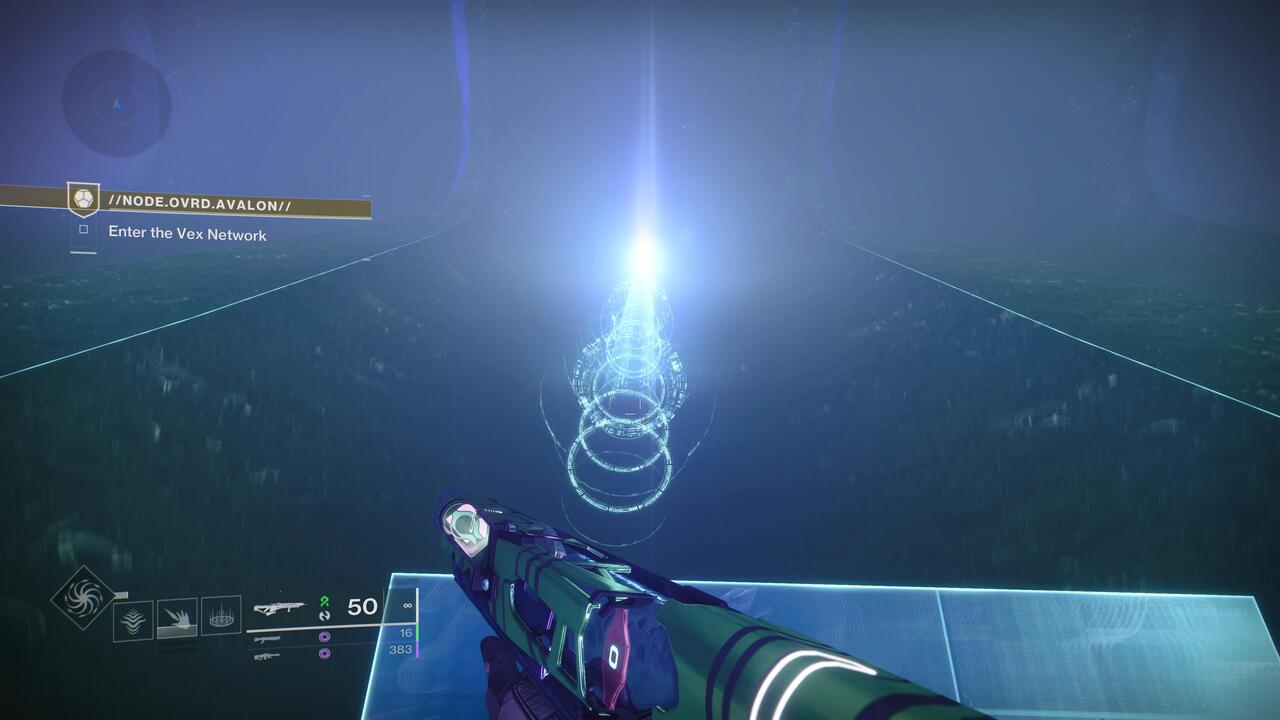Check the Enter the Vex Network objective box
Viewport: 1280px width, 720px height.
pos(84,229)
